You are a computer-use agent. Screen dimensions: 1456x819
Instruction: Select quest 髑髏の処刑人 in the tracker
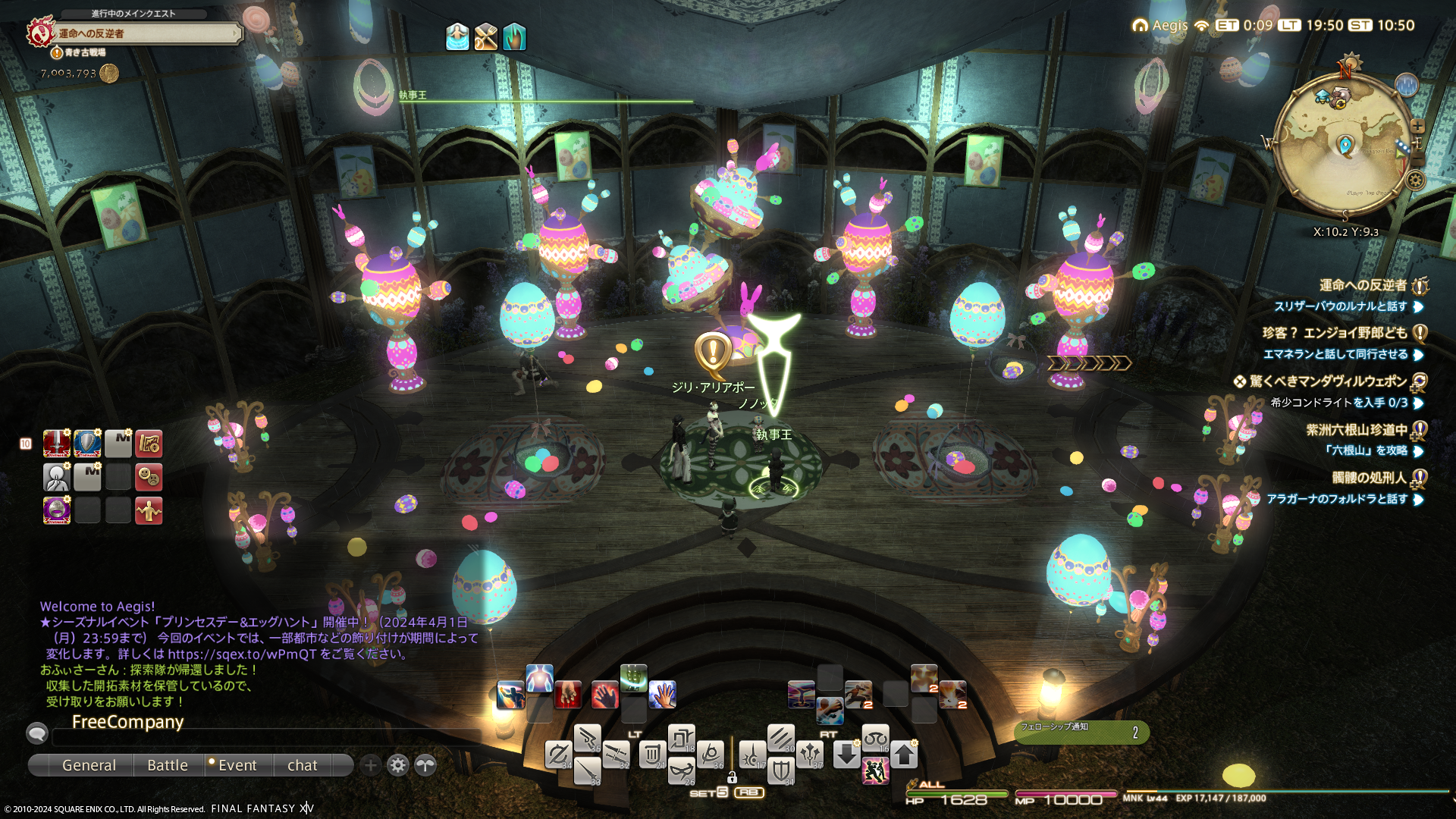point(1369,478)
